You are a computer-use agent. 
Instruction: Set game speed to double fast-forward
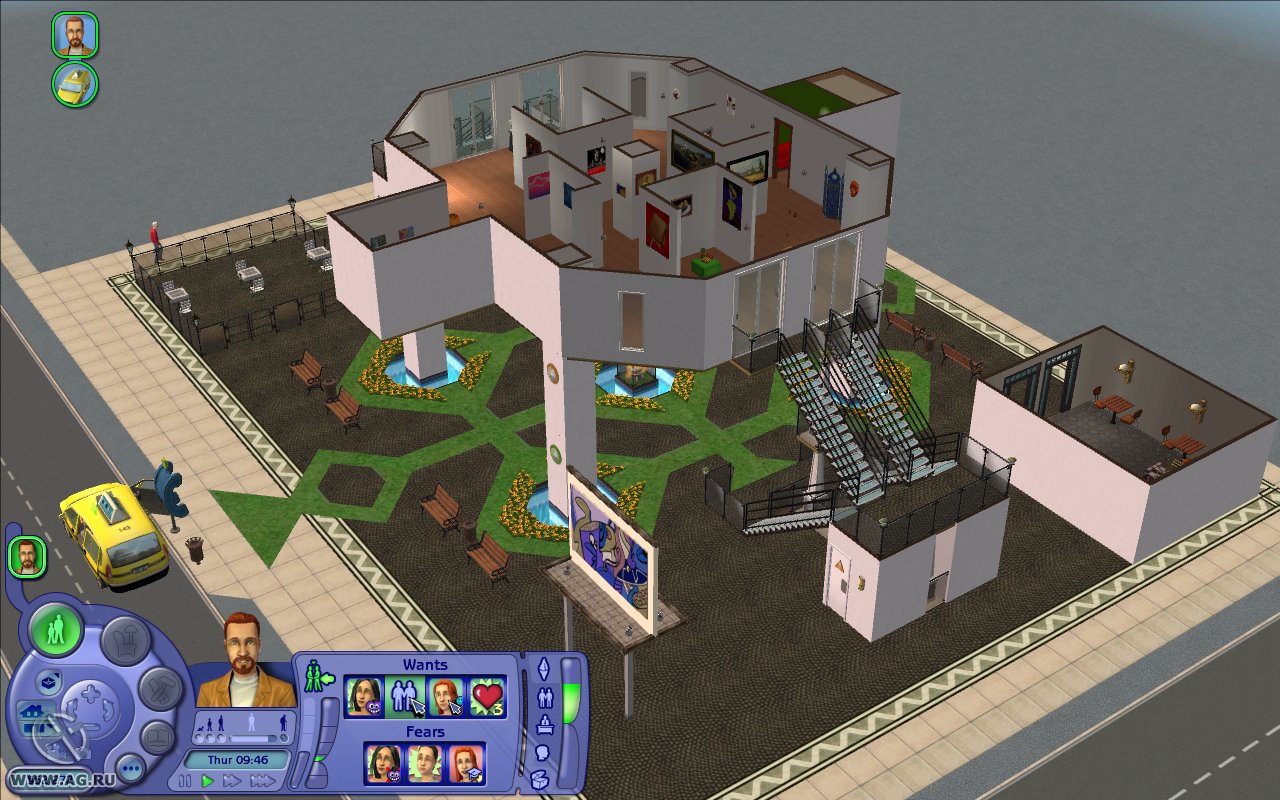[x=232, y=780]
